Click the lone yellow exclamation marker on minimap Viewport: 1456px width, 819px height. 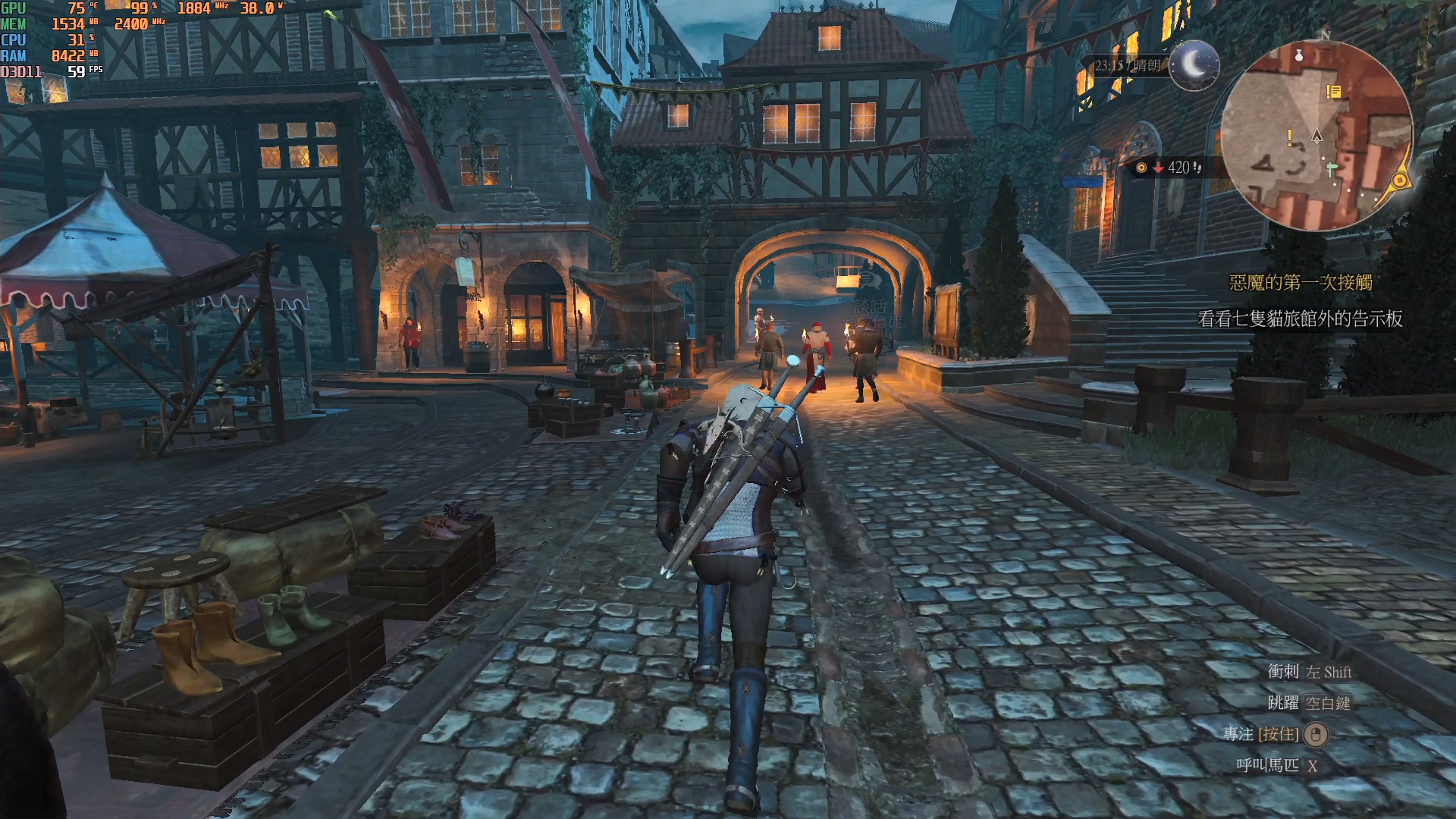1290,137
